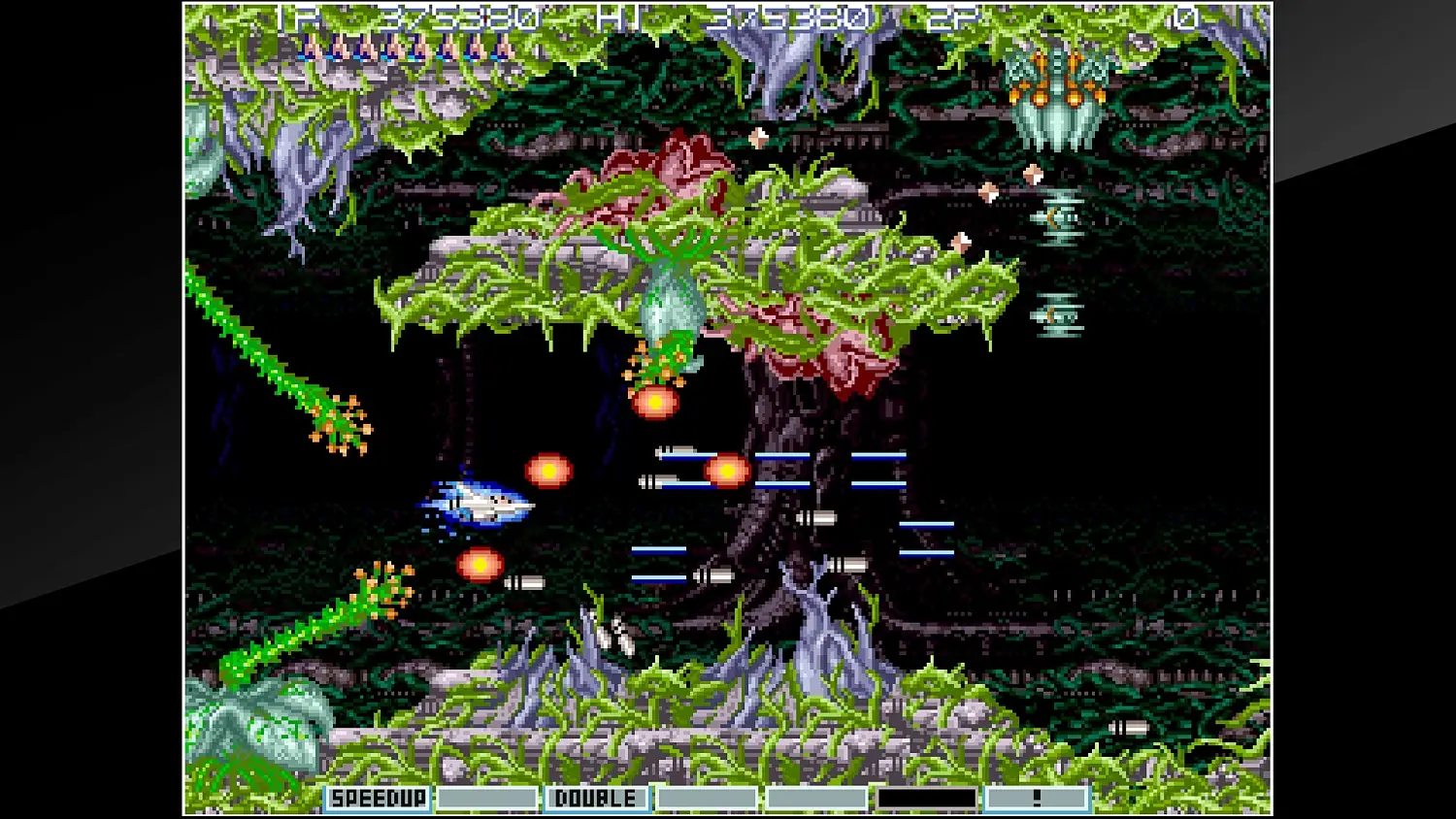Activate the SPEEDUP power-up cell
Viewport: 1456px width, 819px height.
point(379,798)
